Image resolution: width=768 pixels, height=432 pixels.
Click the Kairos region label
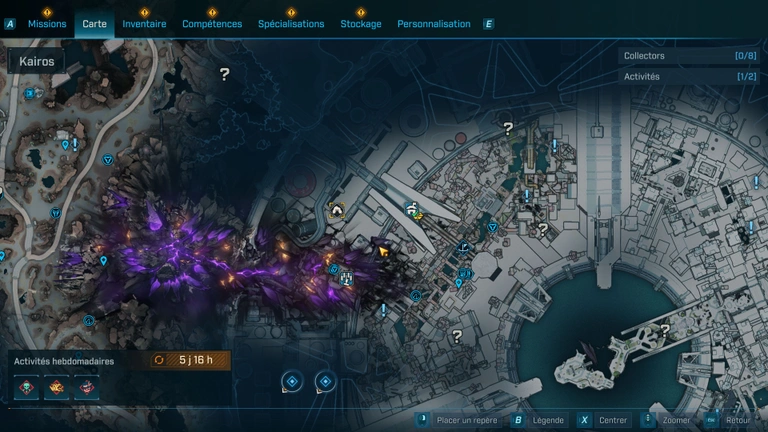pyautogui.click(x=37, y=61)
